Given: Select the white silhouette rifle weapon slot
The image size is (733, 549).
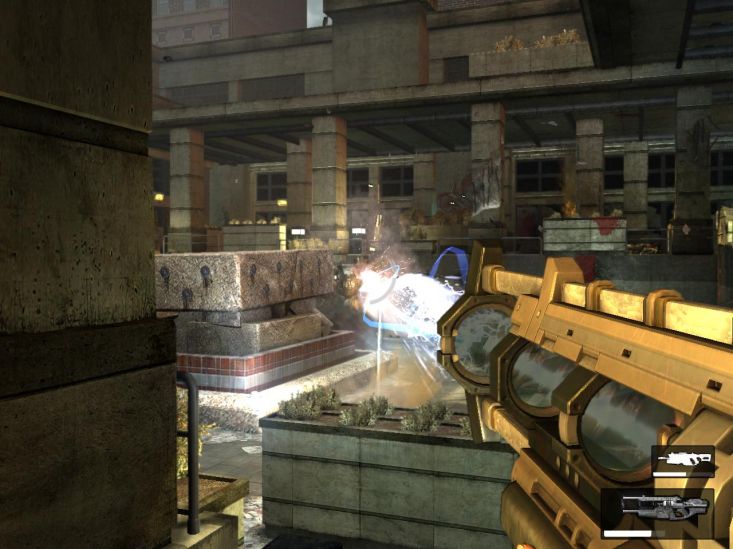Looking at the screenshot, I should pos(682,461).
